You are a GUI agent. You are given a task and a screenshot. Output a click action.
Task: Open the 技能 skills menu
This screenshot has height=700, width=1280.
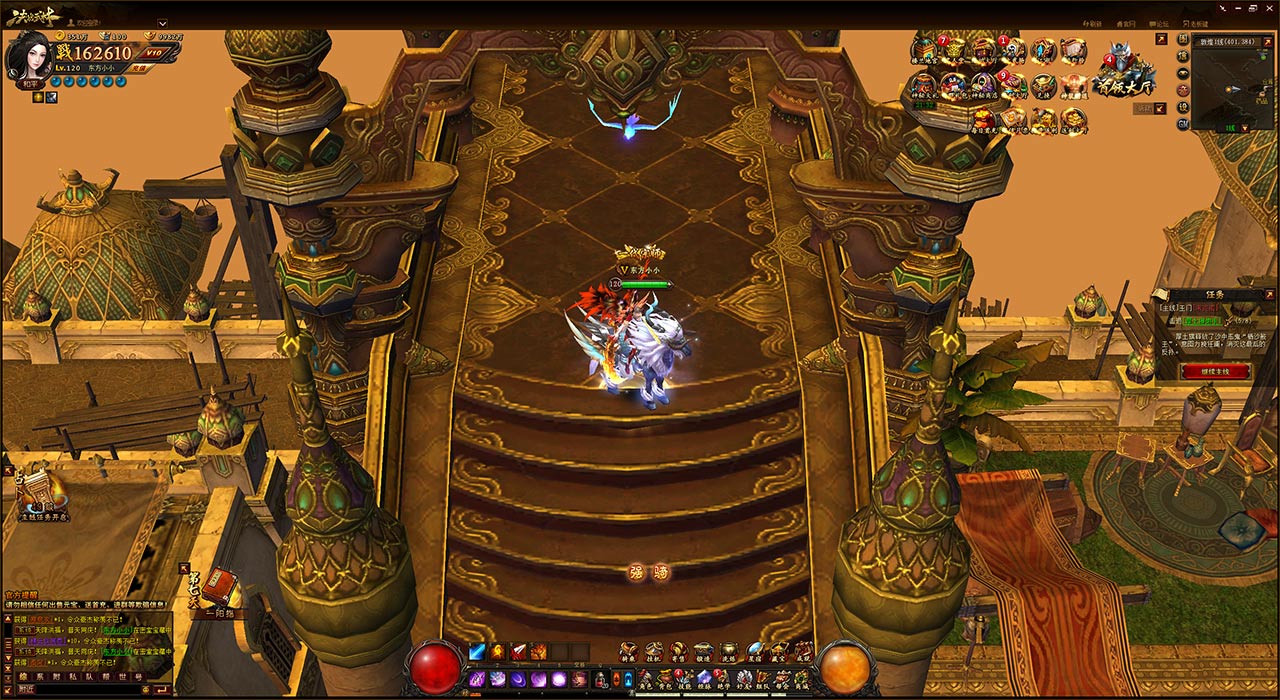click(x=685, y=680)
